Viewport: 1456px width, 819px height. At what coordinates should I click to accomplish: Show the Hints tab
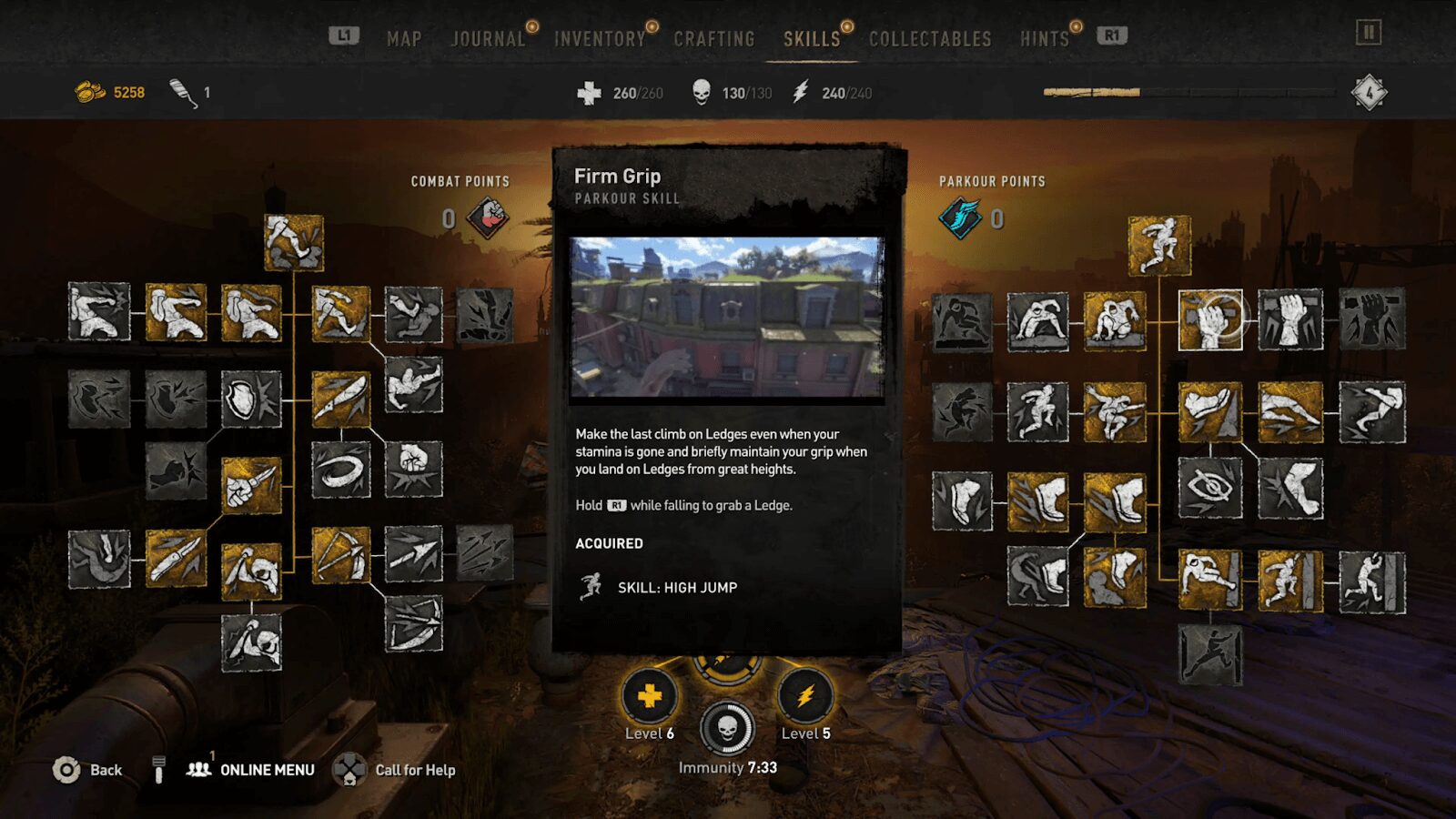1044,39
